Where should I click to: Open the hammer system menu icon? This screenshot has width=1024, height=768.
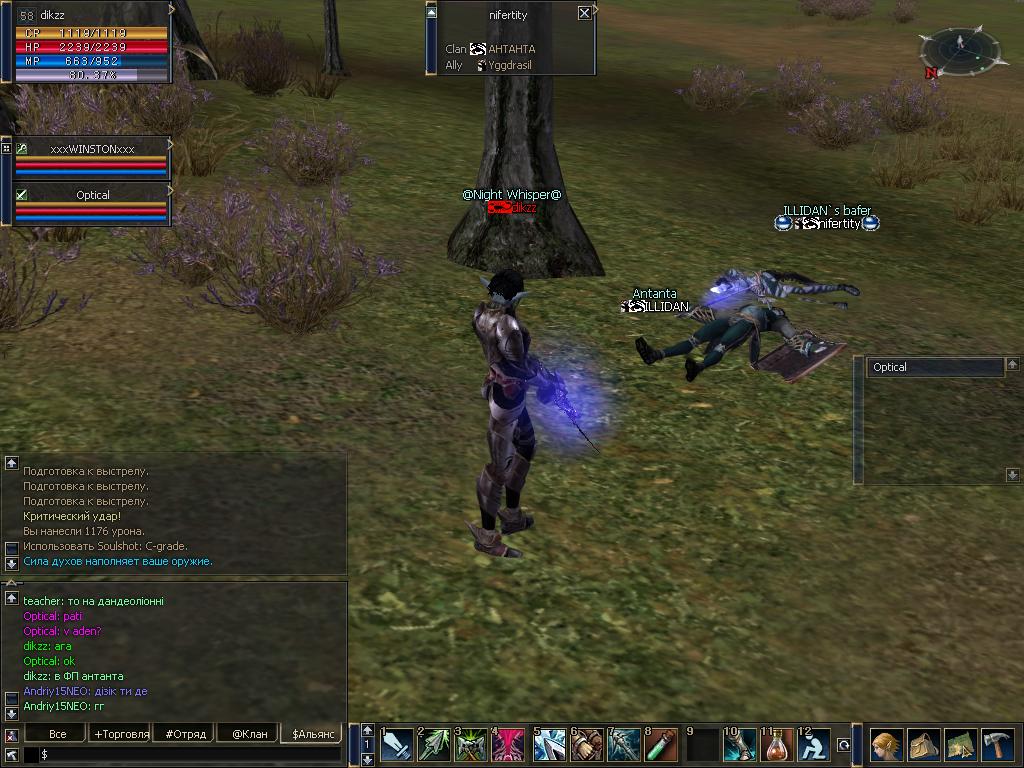click(x=997, y=745)
